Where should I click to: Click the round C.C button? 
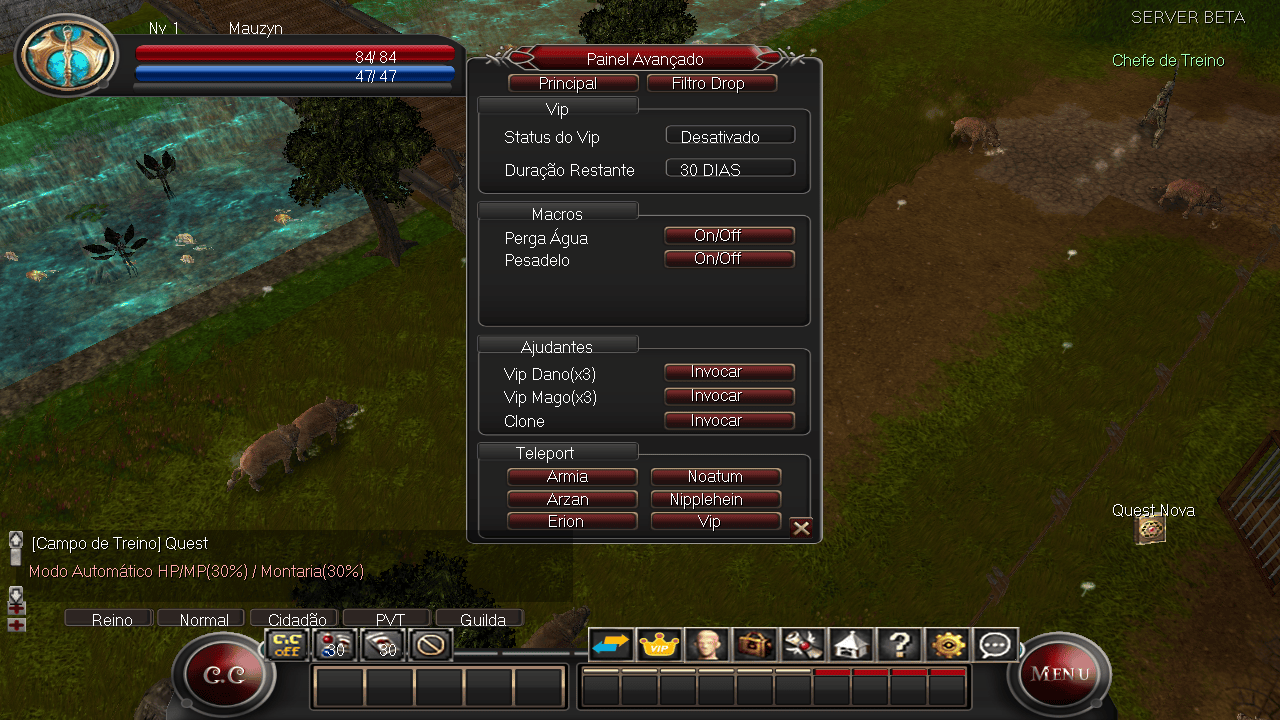pyautogui.click(x=223, y=675)
